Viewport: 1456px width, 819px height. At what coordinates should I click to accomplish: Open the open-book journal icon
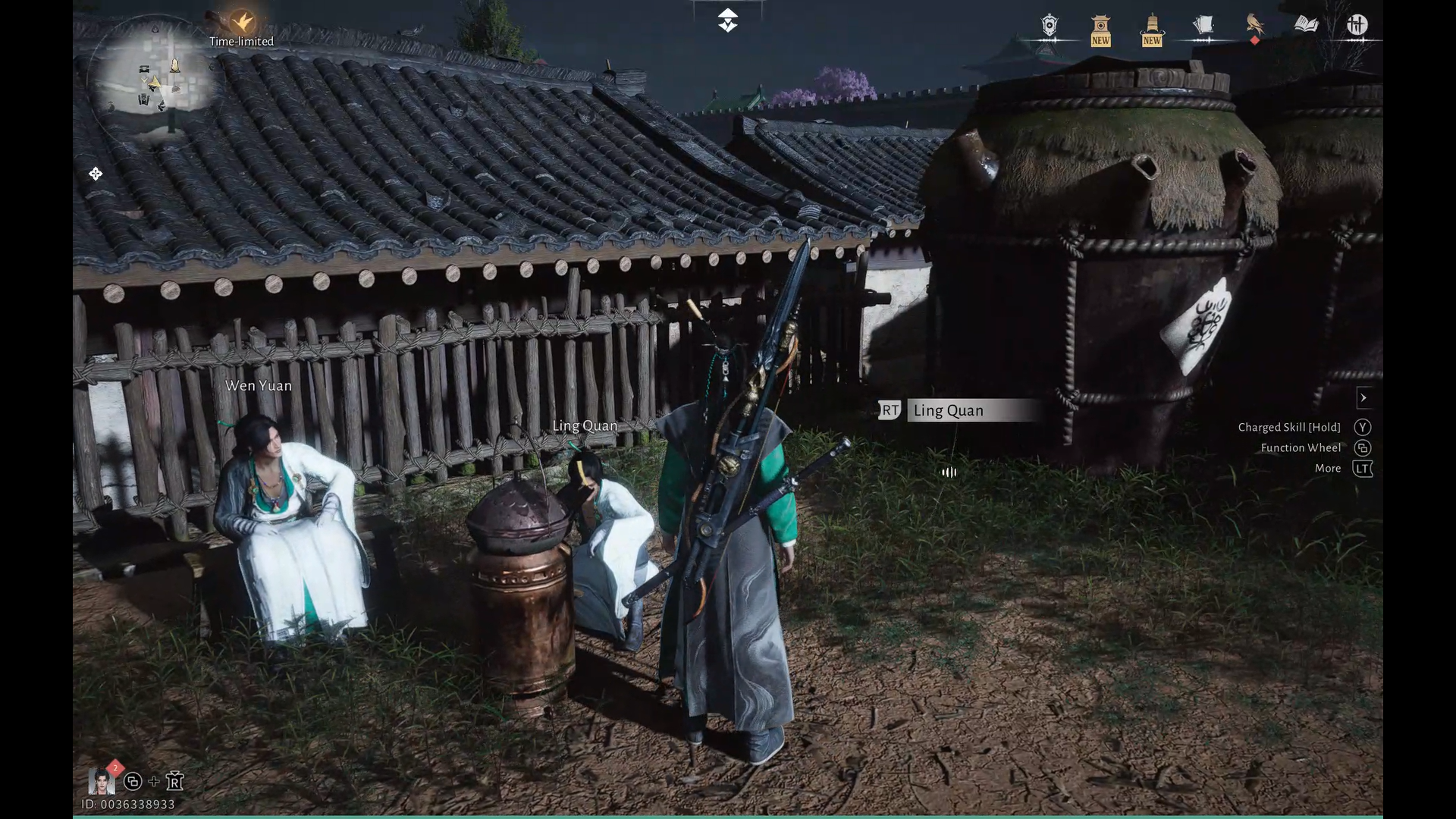click(1306, 25)
